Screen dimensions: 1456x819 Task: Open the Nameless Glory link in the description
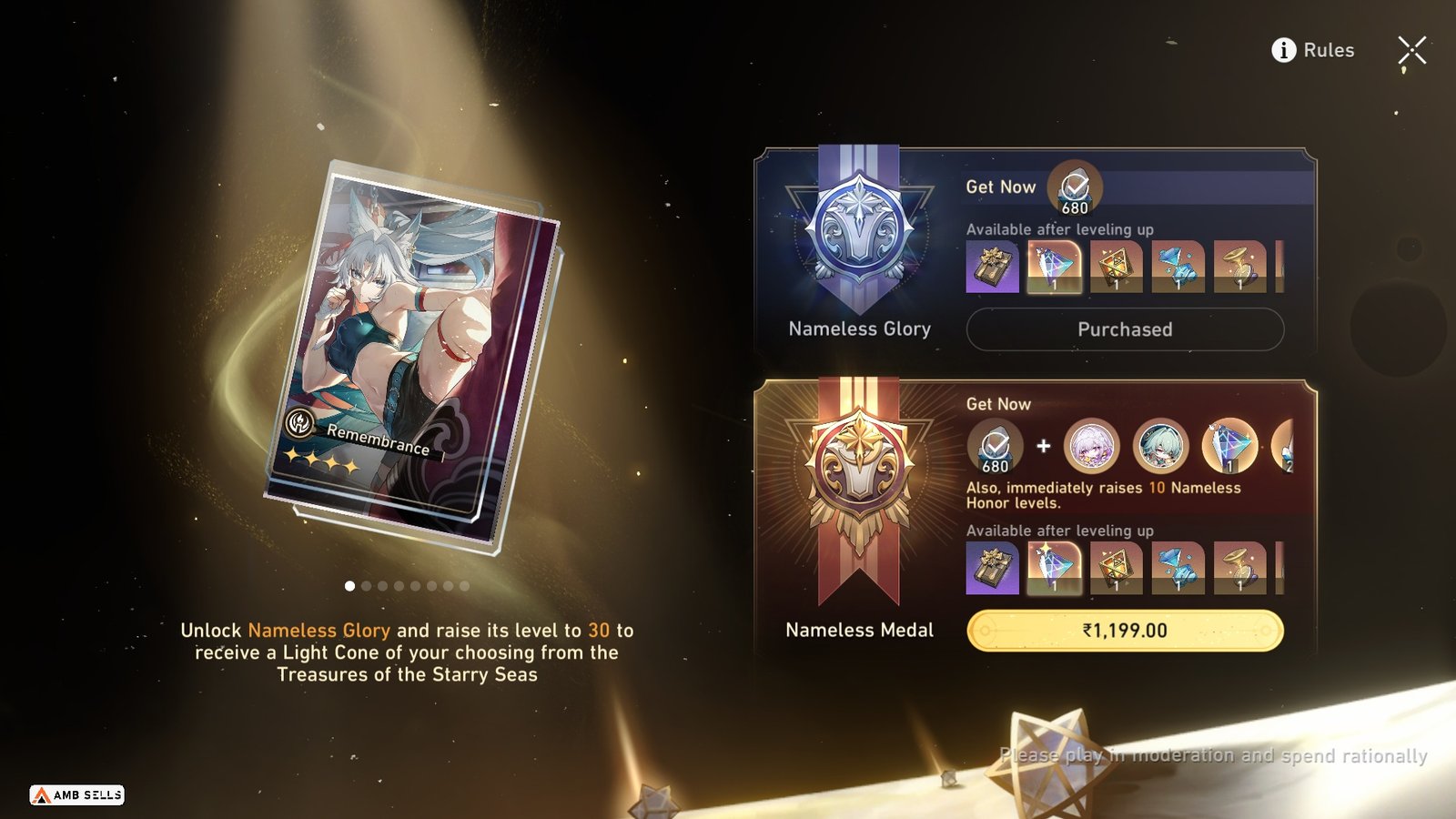click(x=320, y=629)
